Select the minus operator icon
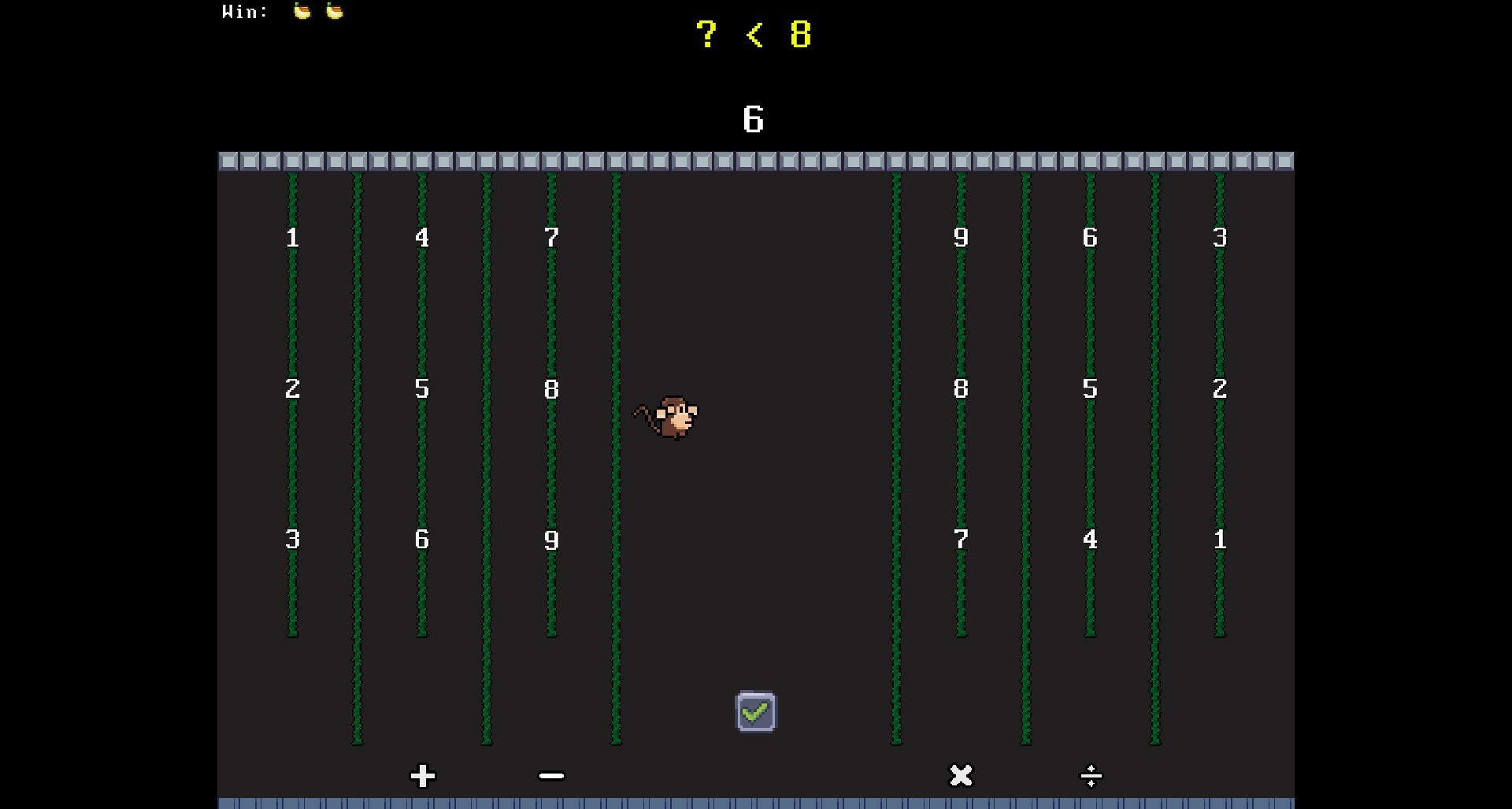 tap(551, 776)
